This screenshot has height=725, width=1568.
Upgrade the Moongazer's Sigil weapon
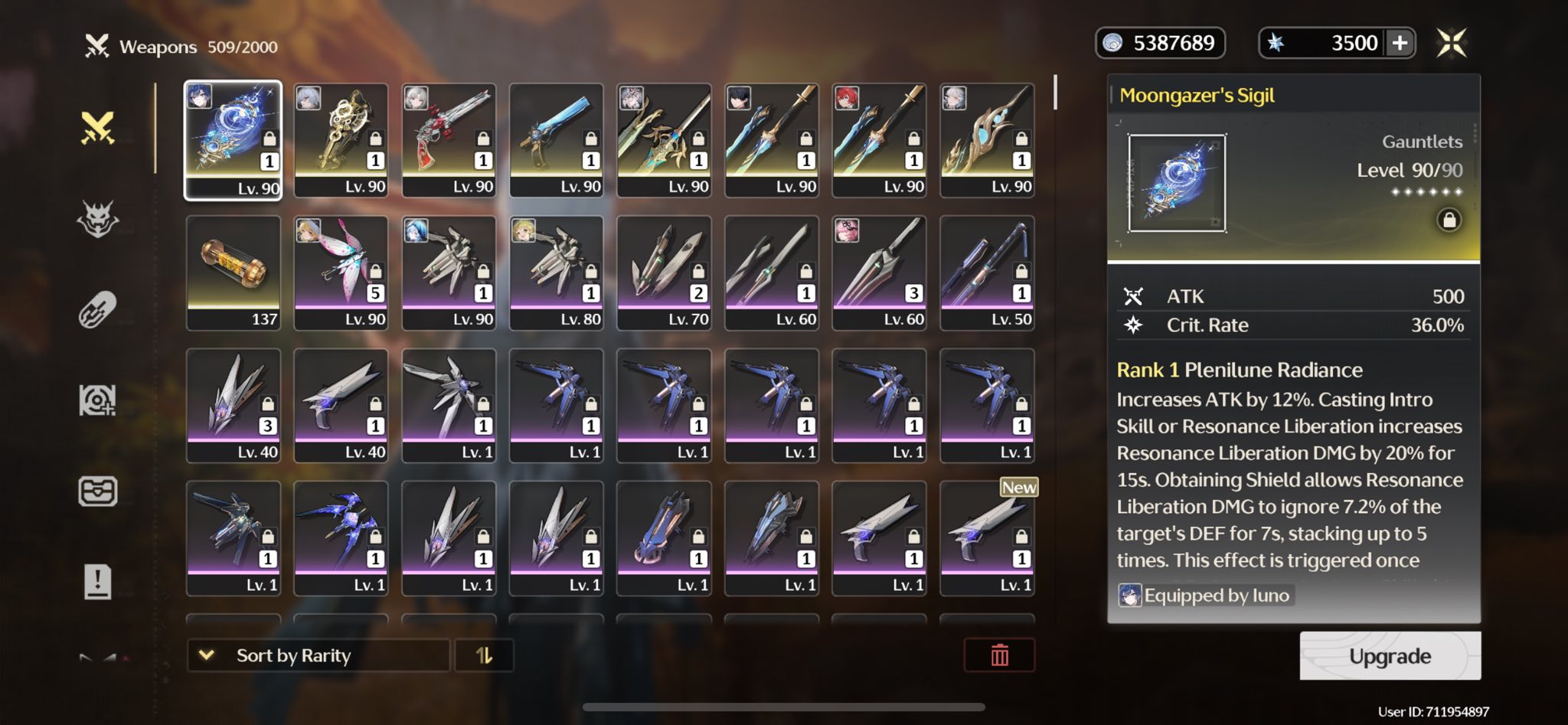click(x=1390, y=656)
